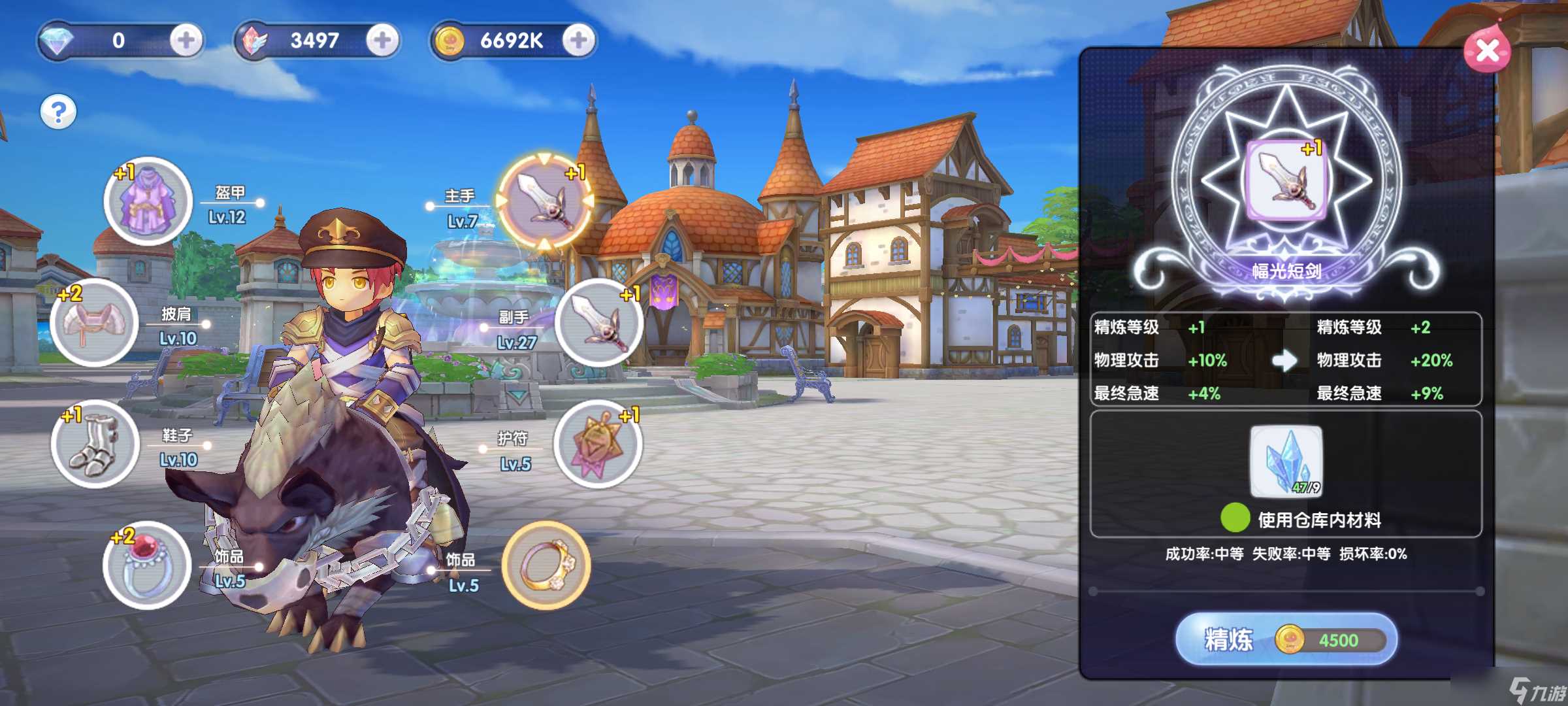Image resolution: width=1568 pixels, height=706 pixels.
Task: Toggle 使用仓库内材料 green option
Action: 1235,518
